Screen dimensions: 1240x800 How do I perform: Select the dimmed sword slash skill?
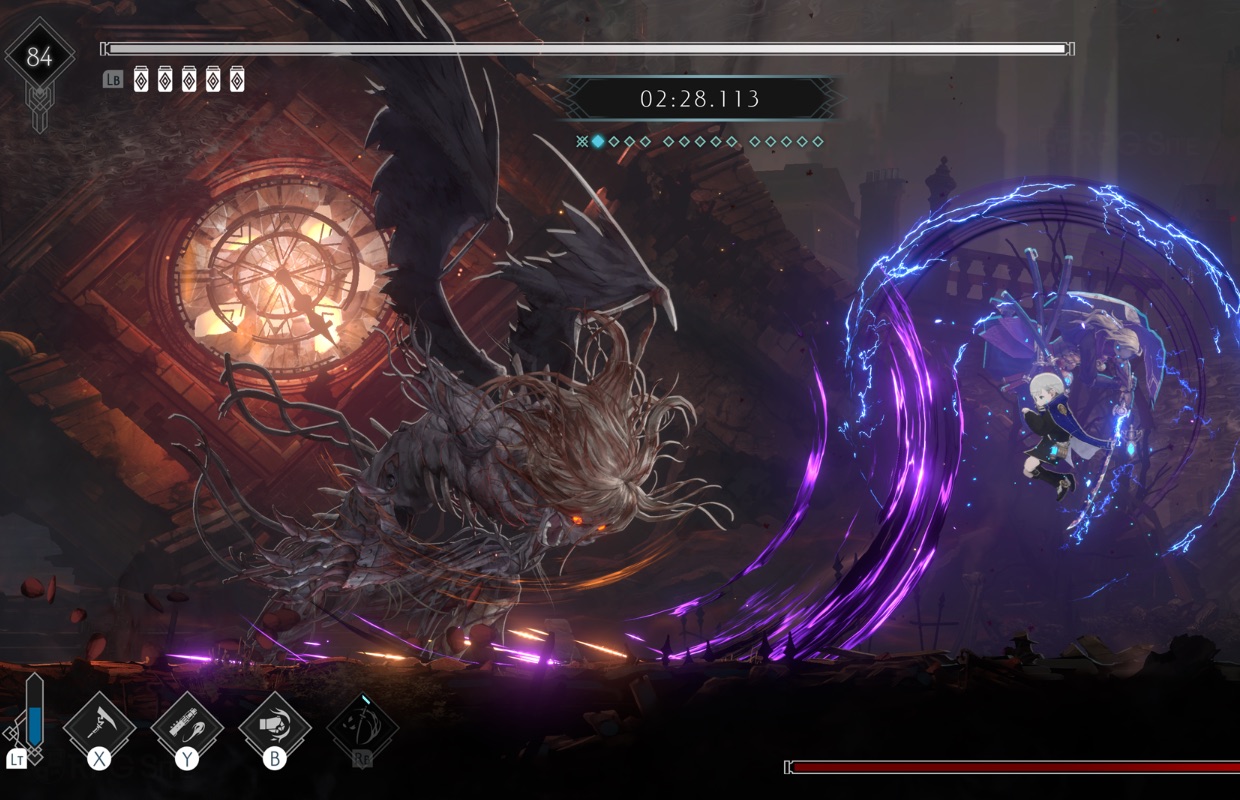tap(362, 726)
